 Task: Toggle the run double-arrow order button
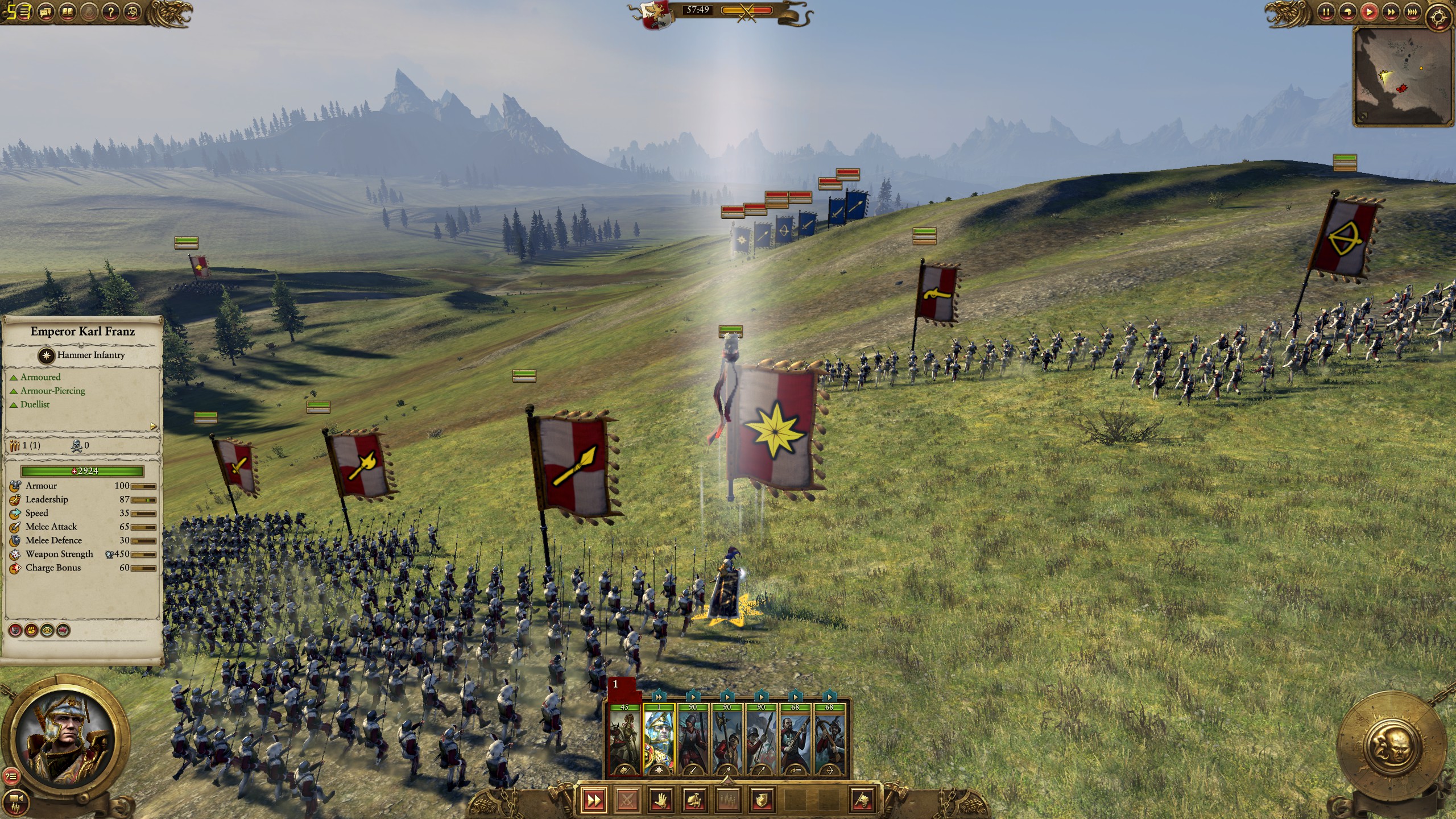click(x=594, y=801)
